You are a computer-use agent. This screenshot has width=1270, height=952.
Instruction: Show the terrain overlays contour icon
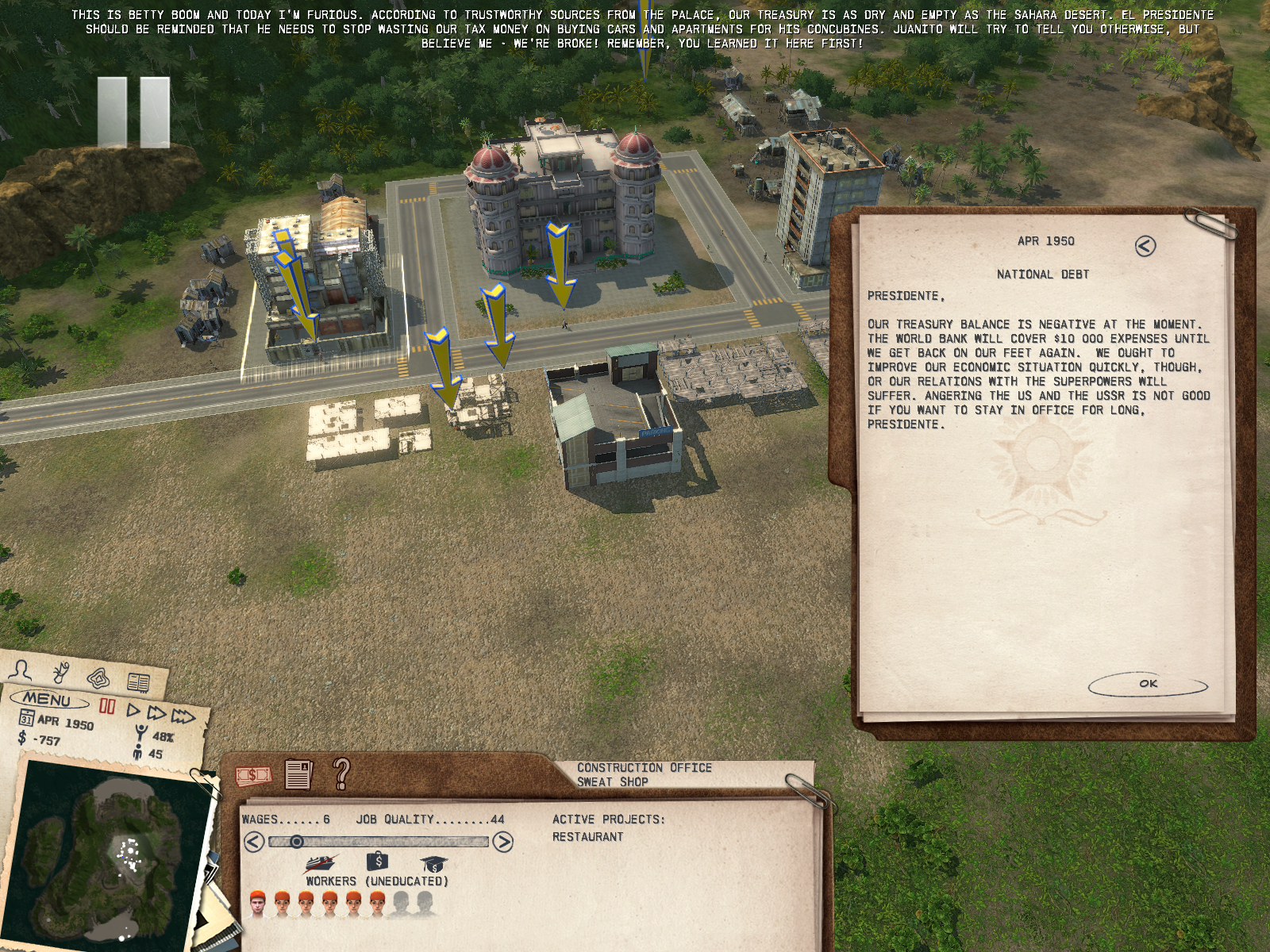tap(99, 679)
